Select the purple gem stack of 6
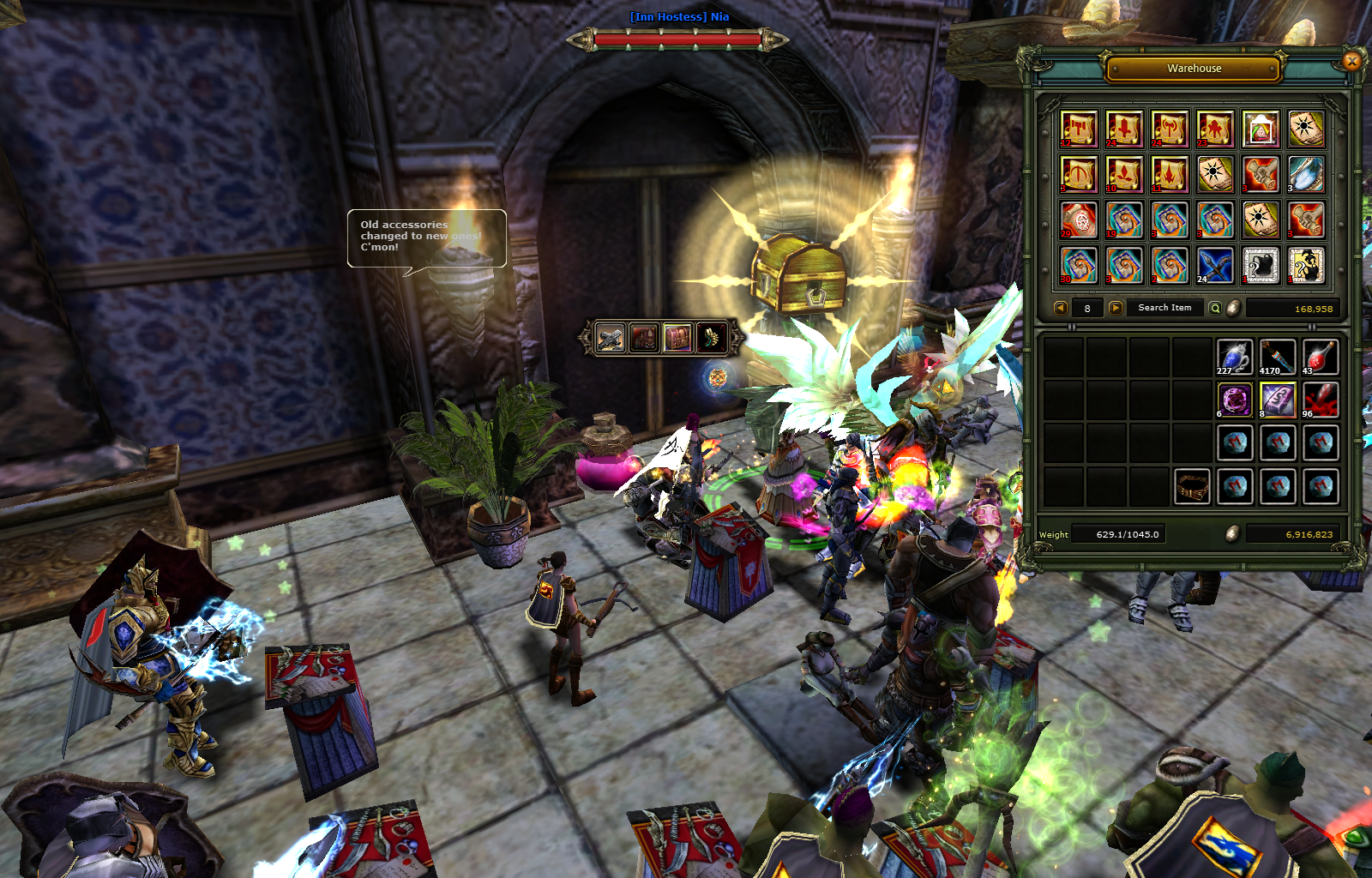 (x=1234, y=400)
